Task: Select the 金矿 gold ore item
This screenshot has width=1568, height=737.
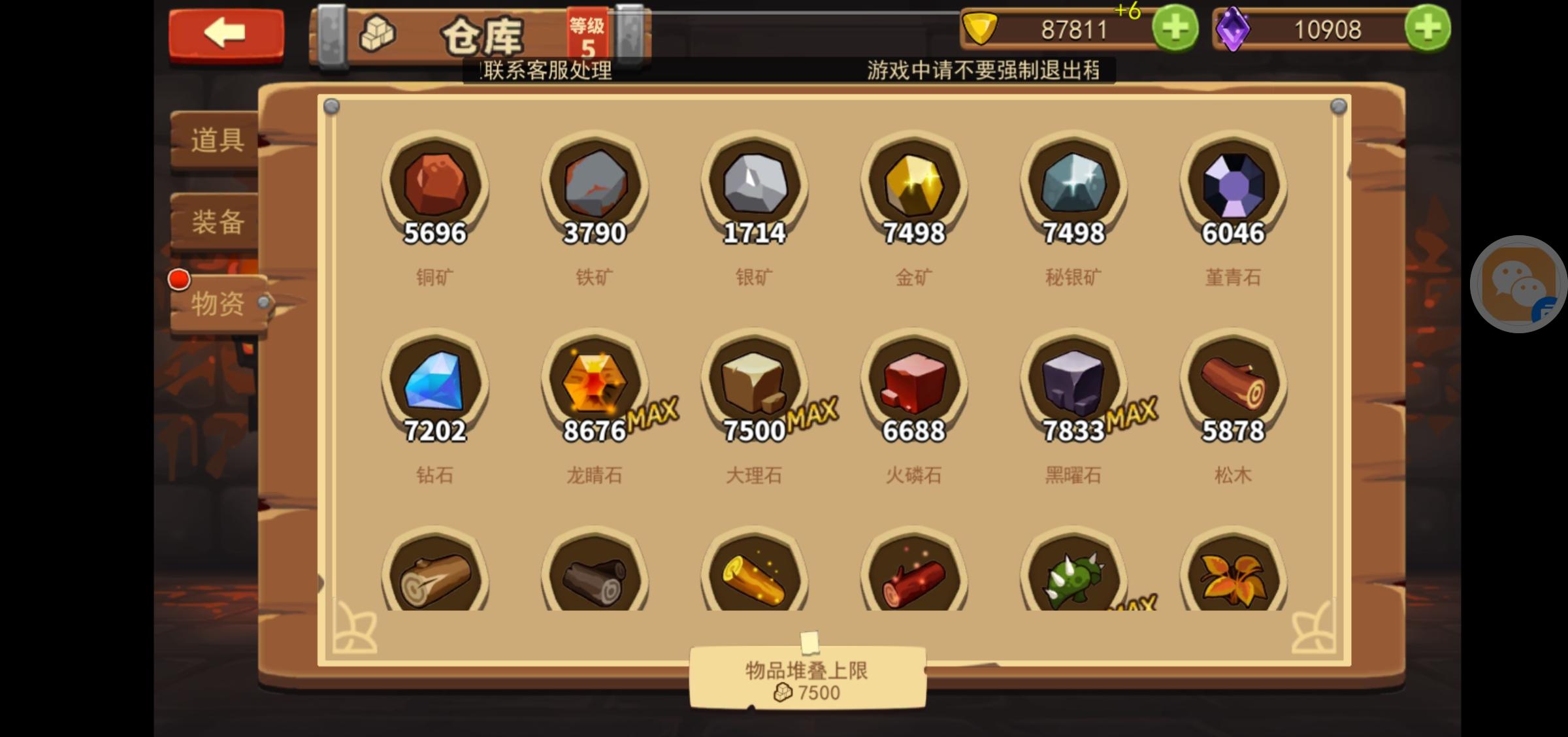Action: pos(913,186)
